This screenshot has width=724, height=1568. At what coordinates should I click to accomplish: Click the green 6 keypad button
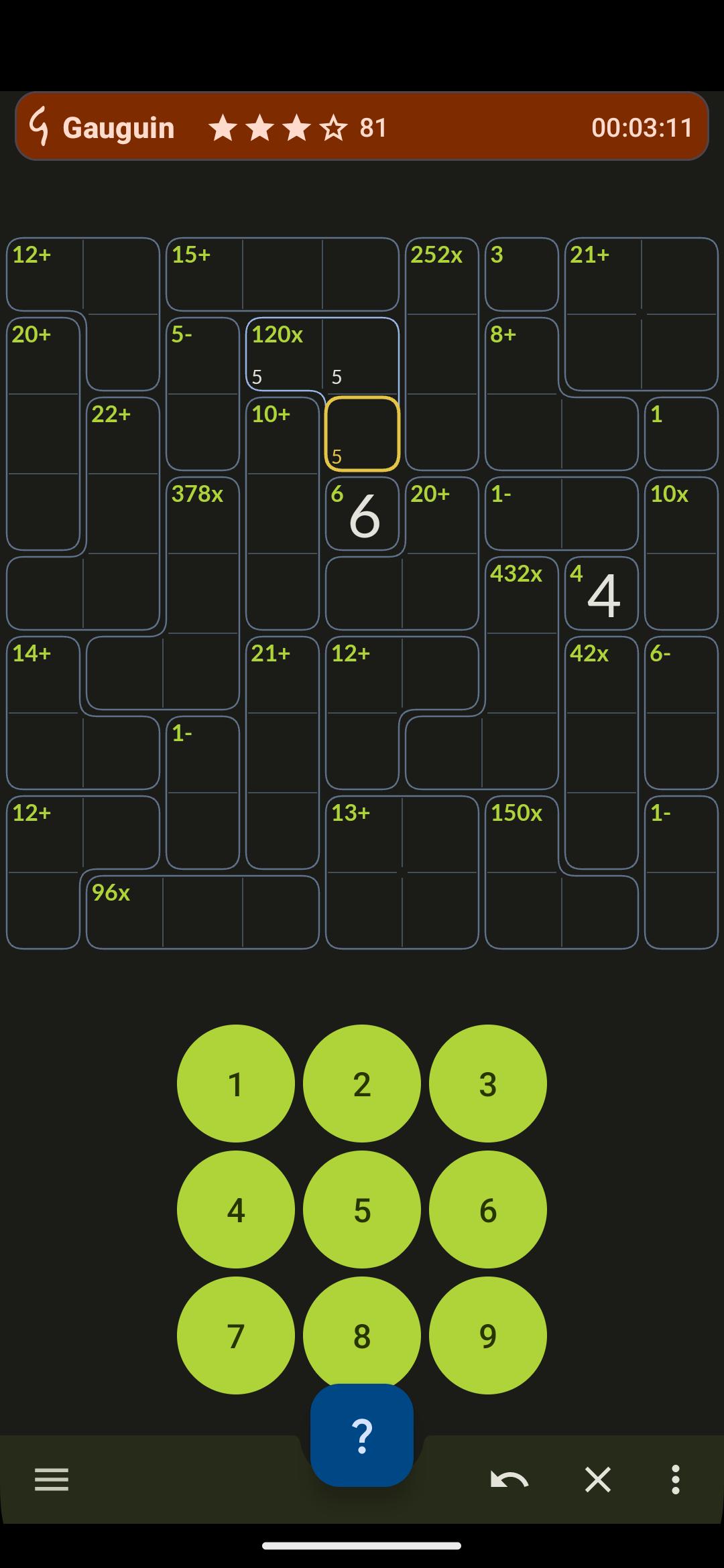pyautogui.click(x=487, y=1210)
